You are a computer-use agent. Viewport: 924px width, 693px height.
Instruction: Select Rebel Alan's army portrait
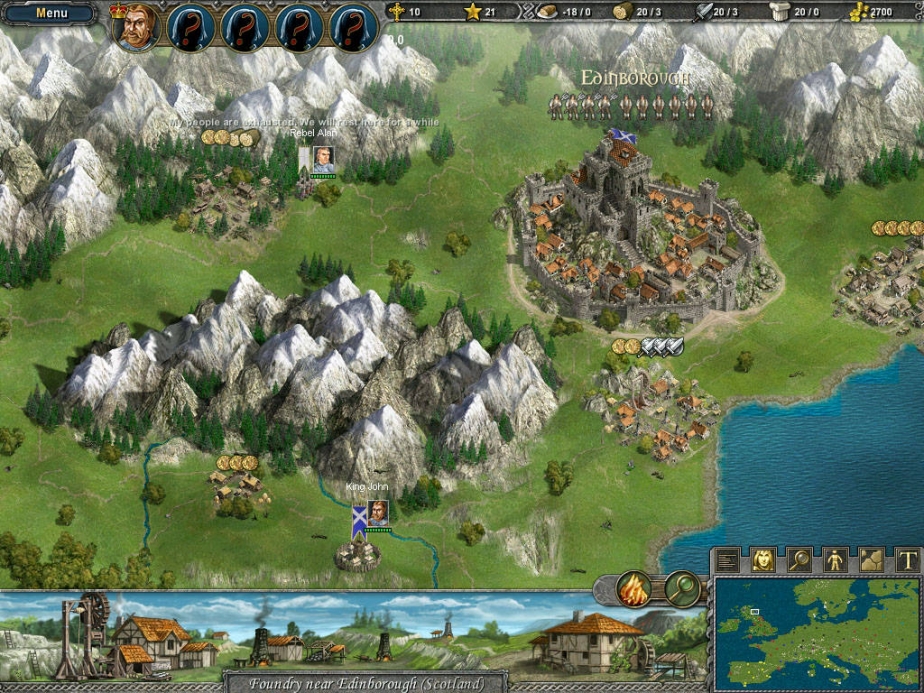(x=323, y=158)
